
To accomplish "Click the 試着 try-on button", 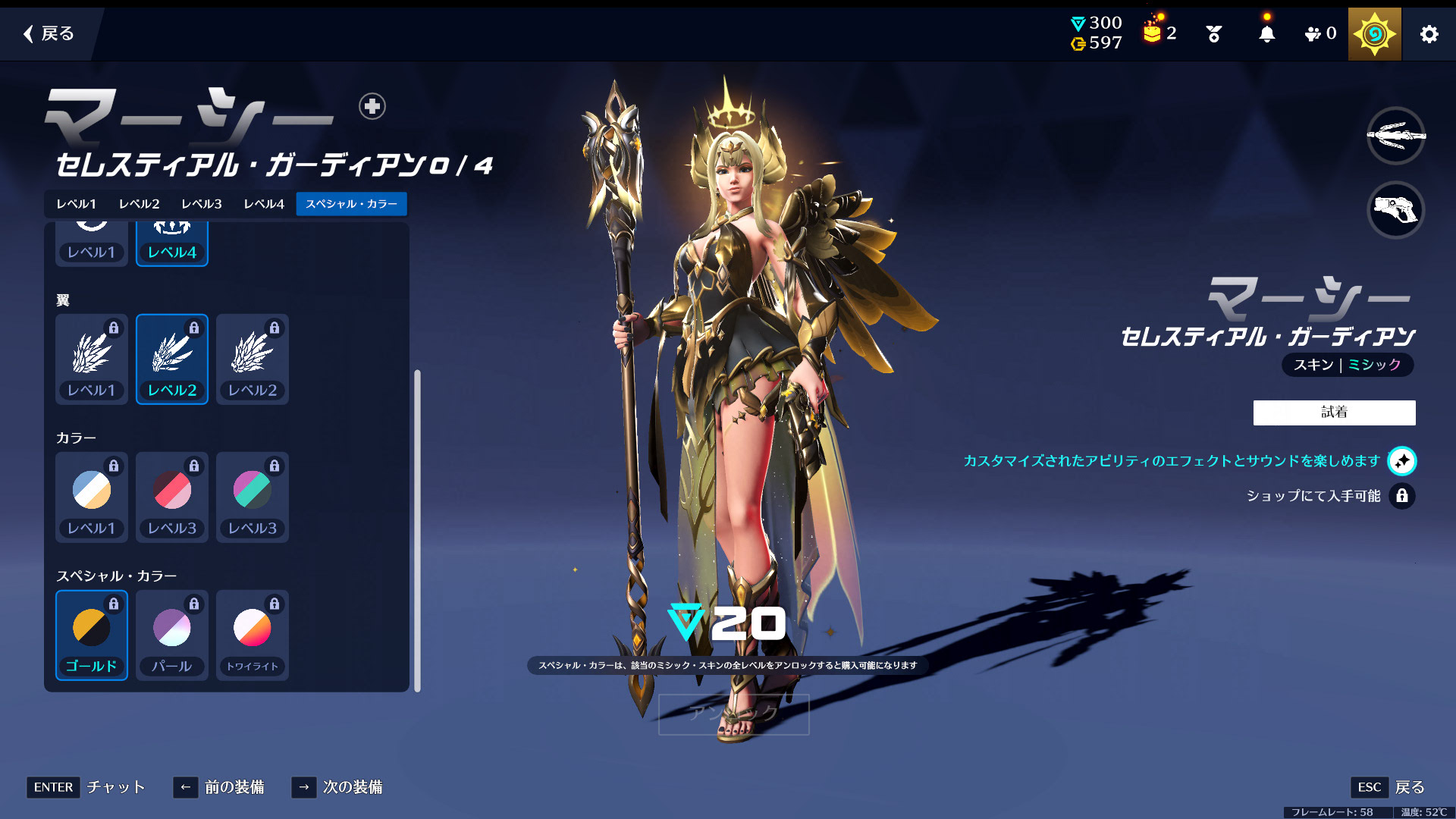I will pyautogui.click(x=1334, y=413).
